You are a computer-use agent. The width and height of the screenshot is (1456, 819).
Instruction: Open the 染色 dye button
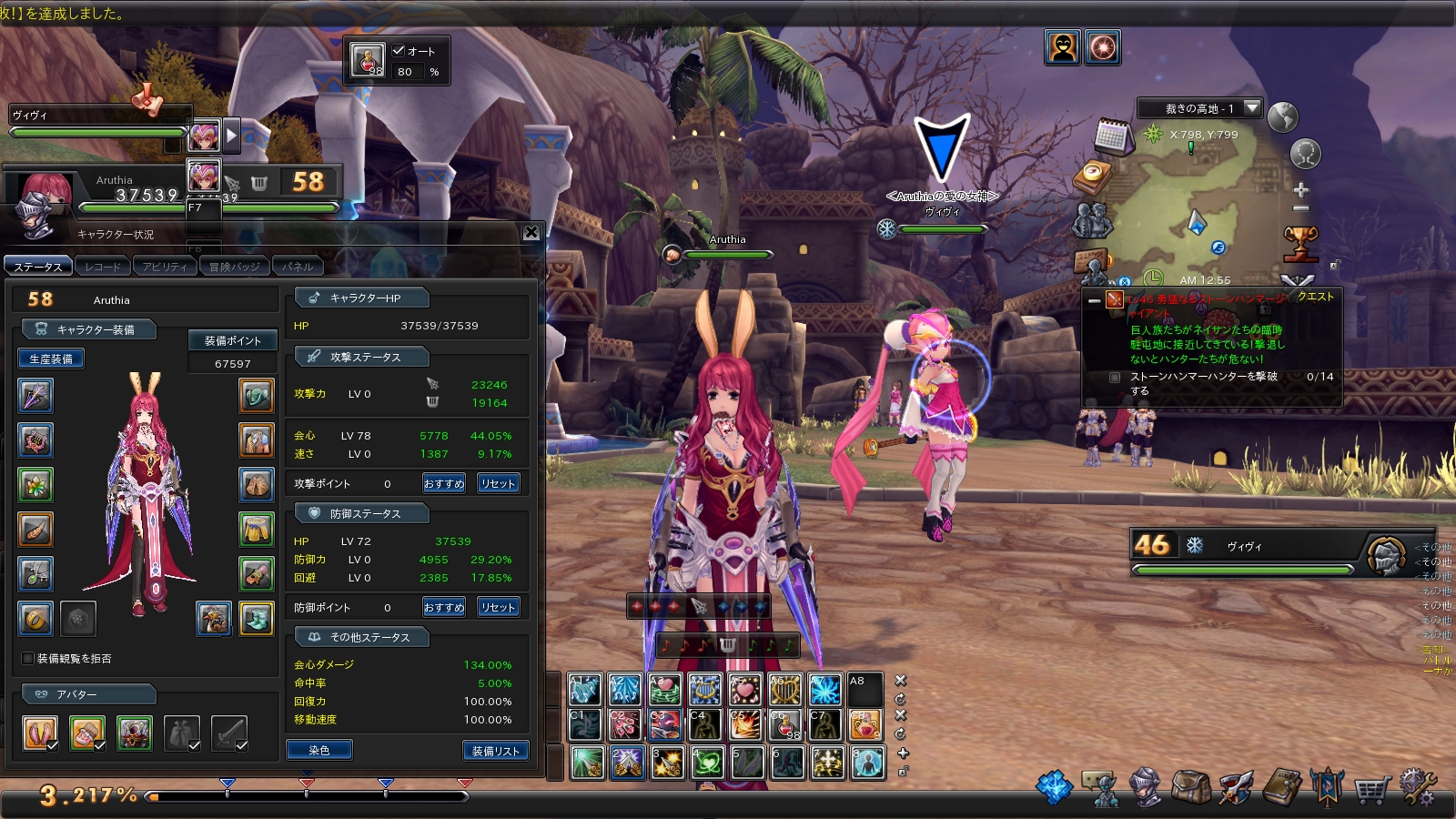pos(318,750)
